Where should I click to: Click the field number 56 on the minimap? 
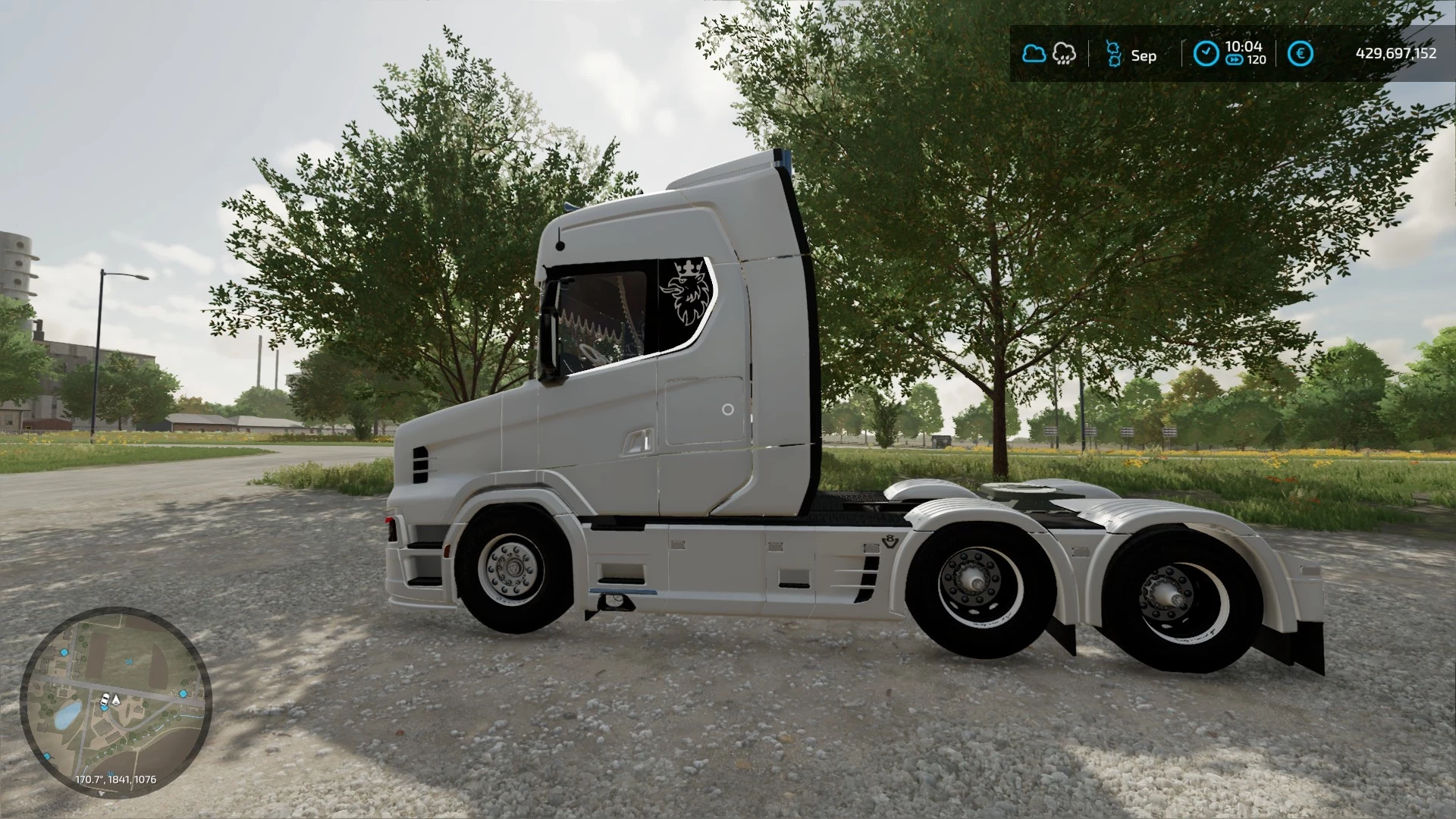[x=130, y=661]
